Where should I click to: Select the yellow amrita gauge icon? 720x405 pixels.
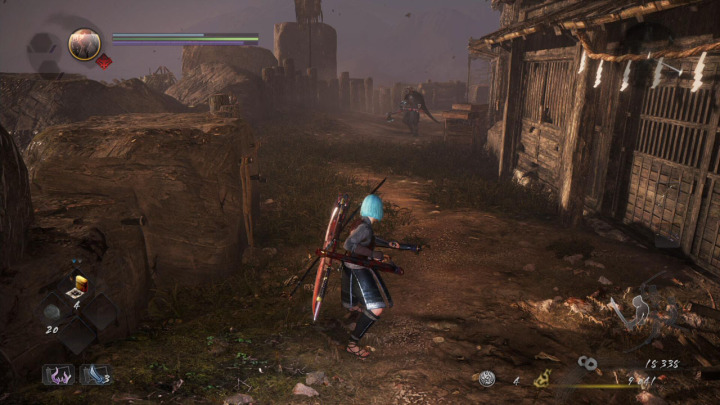[x=543, y=378]
